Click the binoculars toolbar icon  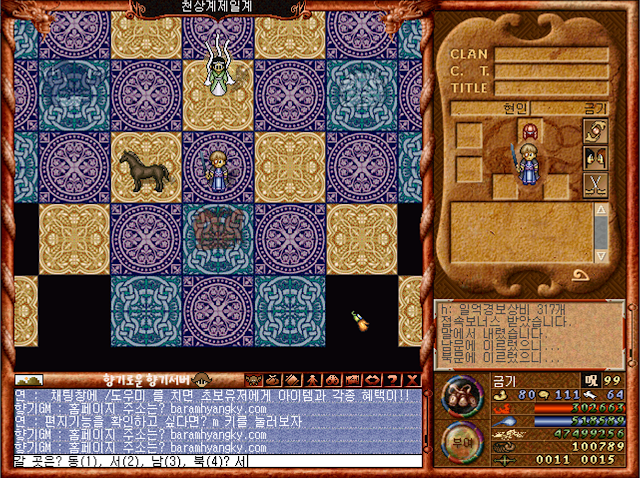(x=331, y=380)
